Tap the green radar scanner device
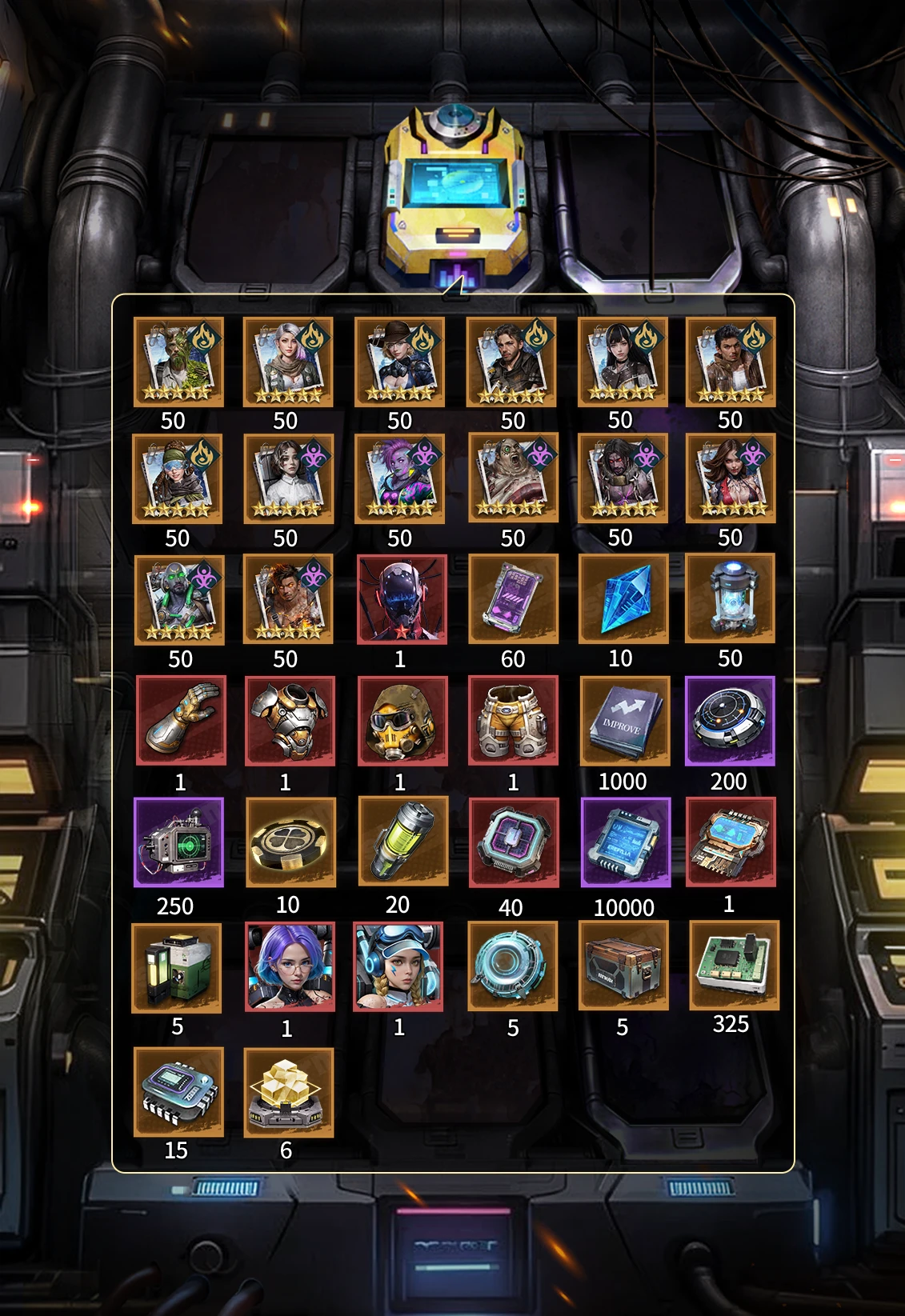Viewport: 905px width, 1316px height. [178, 842]
